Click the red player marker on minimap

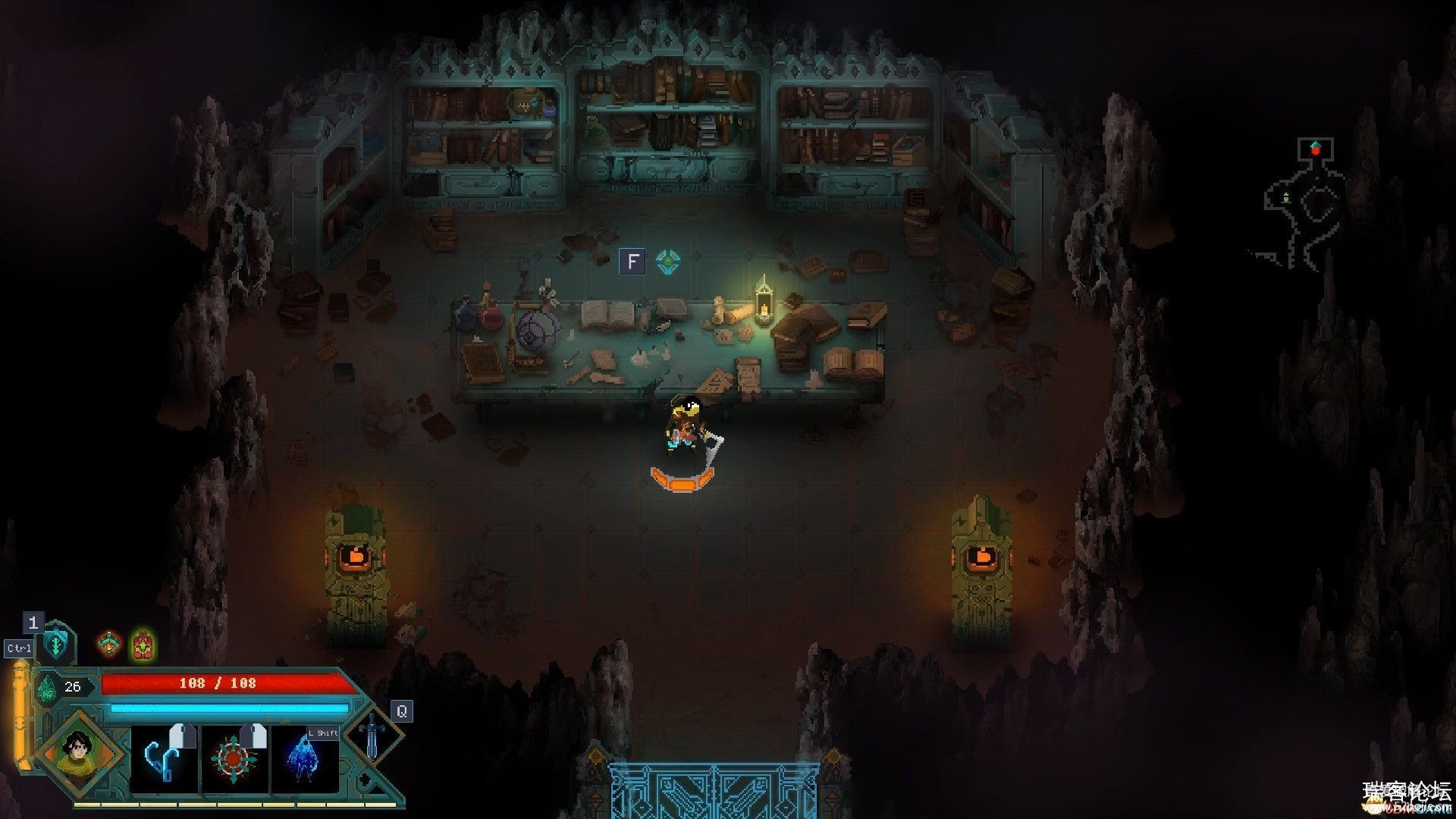[1316, 150]
